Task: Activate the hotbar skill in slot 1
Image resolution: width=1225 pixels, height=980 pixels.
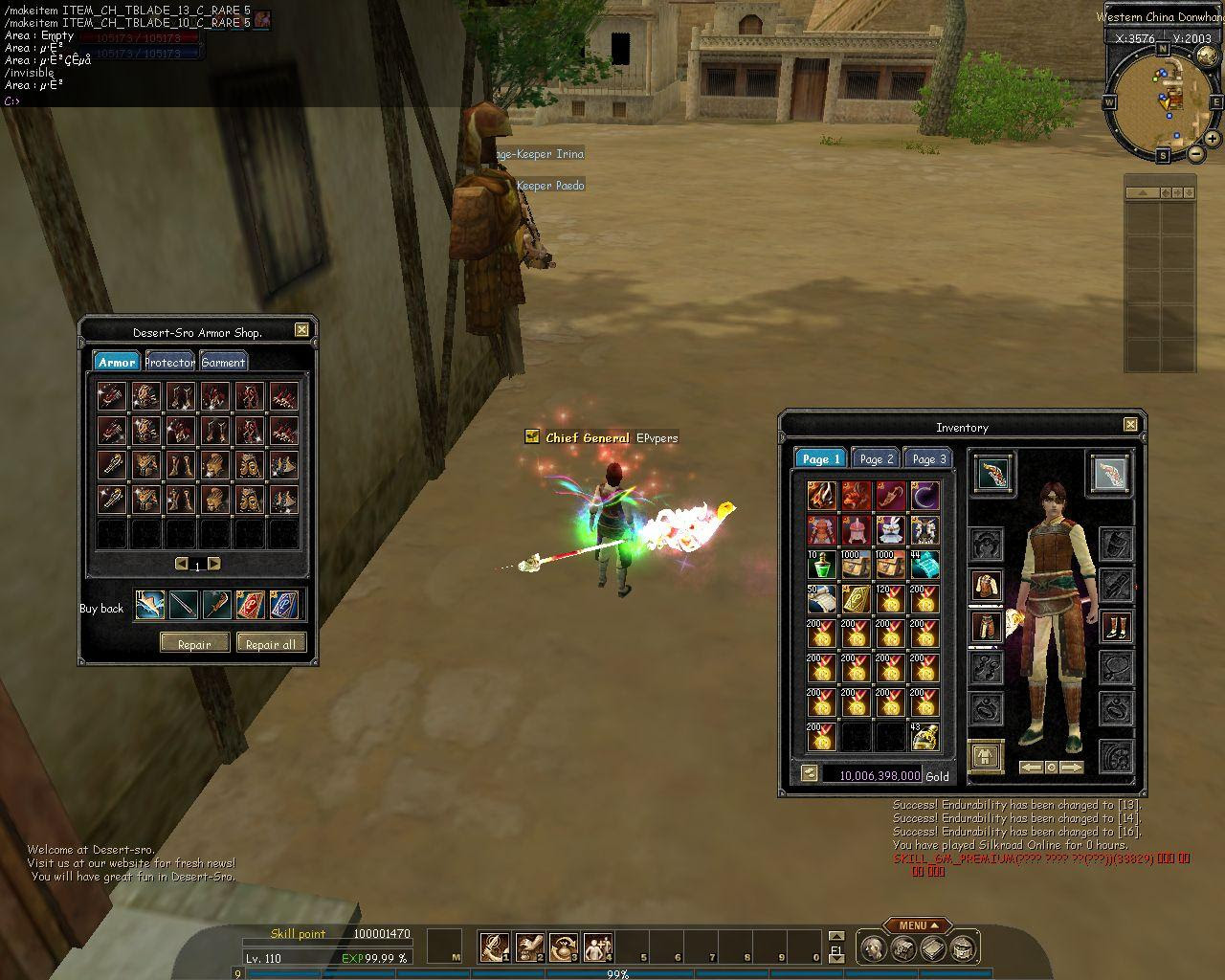Action: click(x=494, y=947)
